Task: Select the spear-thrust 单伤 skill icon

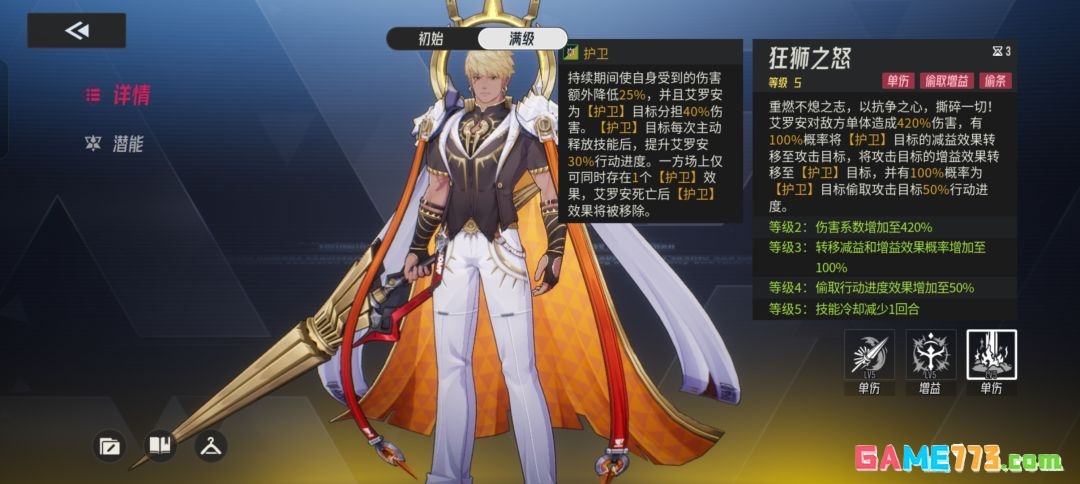Action: (x=870, y=355)
